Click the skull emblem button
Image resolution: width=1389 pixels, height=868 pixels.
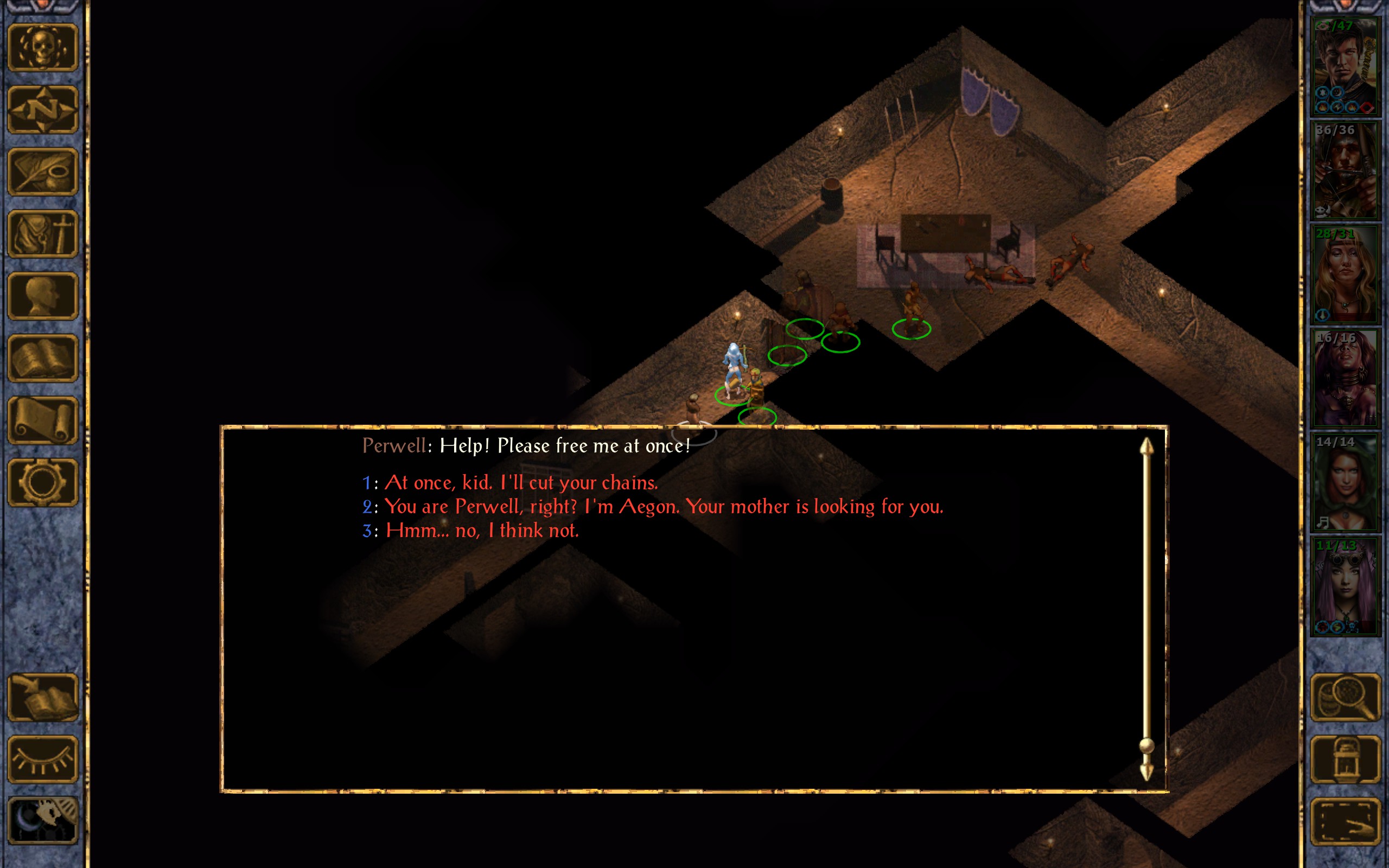pos(43,48)
